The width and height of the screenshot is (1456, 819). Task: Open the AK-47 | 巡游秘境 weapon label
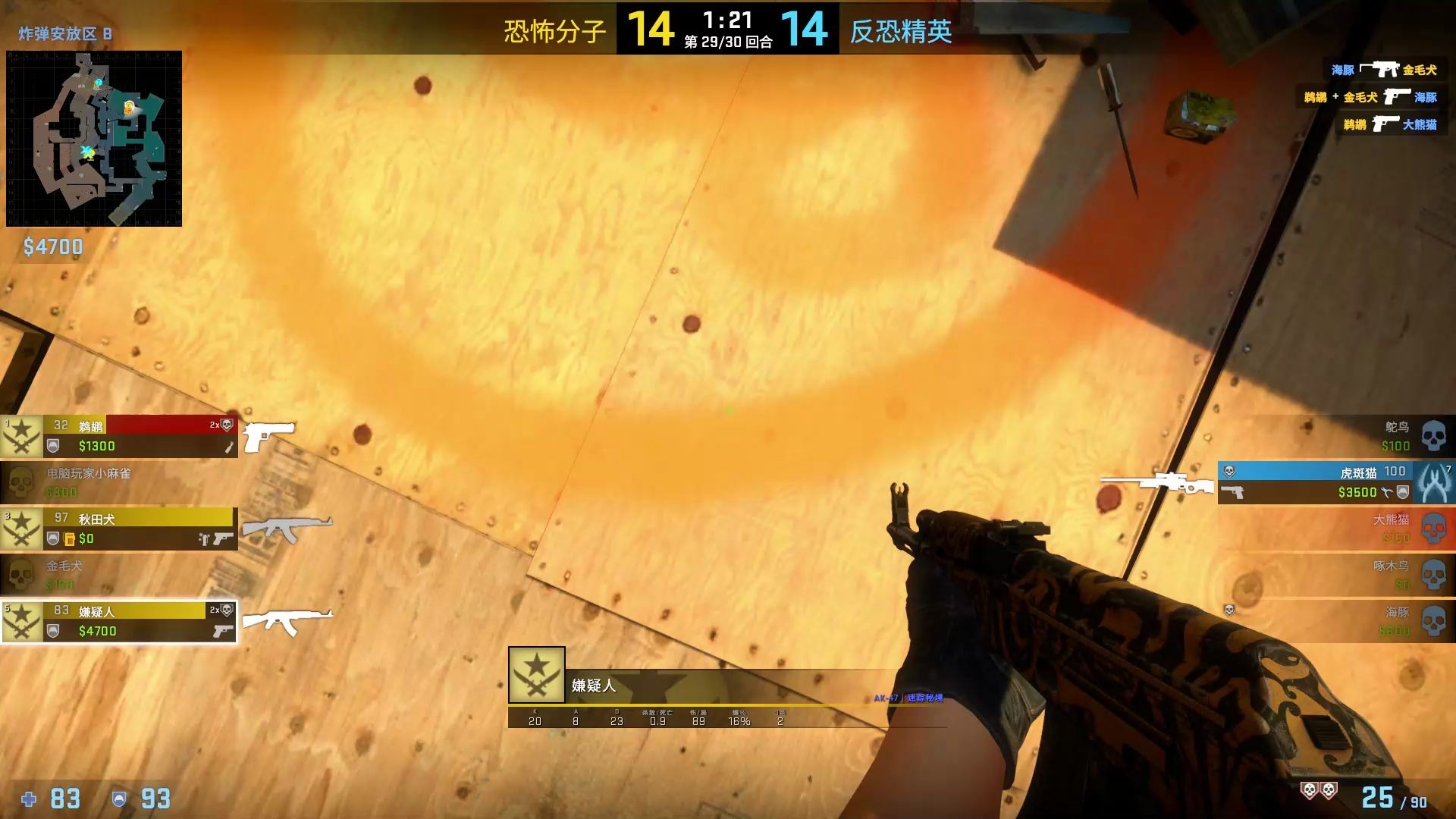tap(908, 699)
